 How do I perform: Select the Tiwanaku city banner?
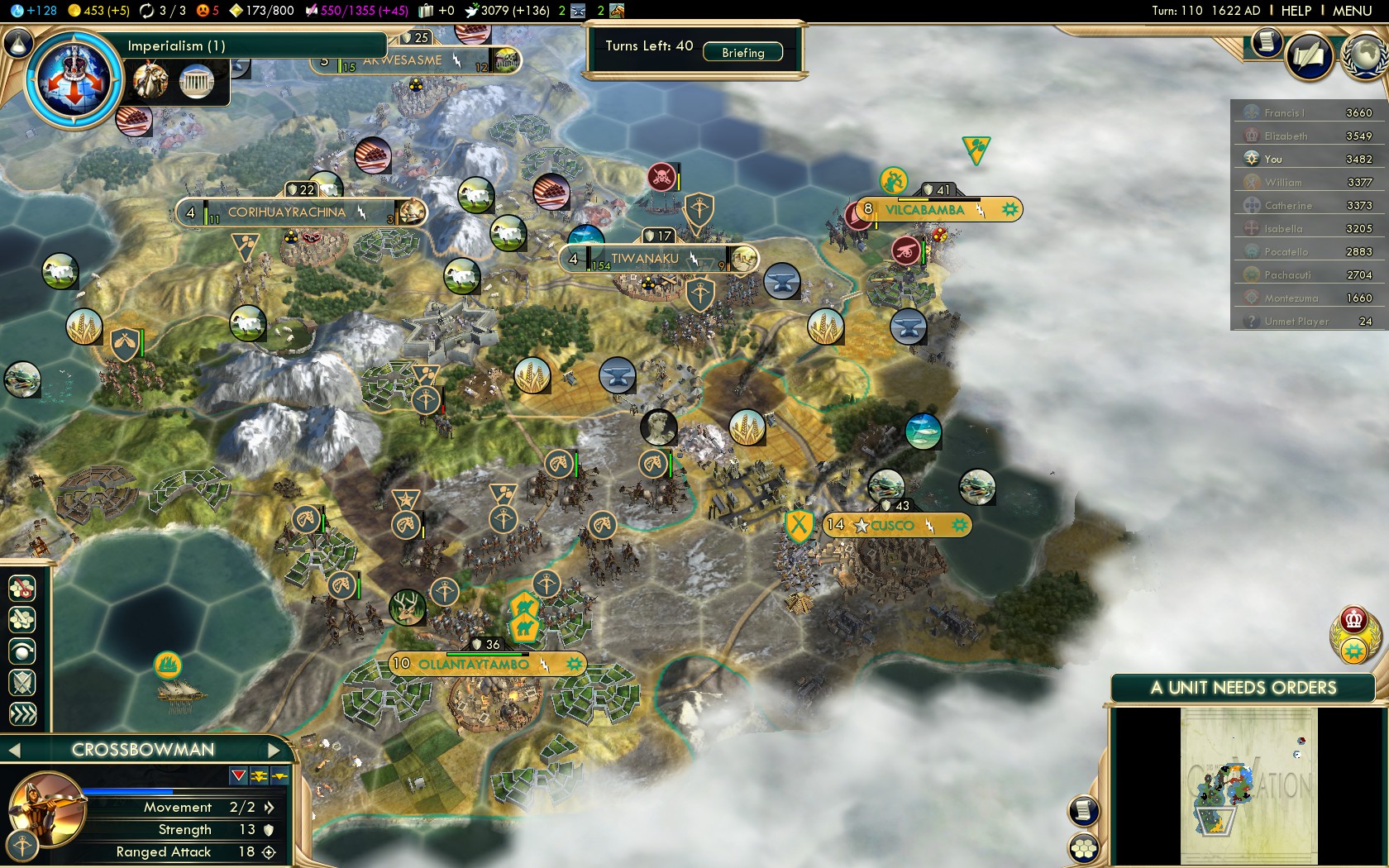(x=645, y=259)
